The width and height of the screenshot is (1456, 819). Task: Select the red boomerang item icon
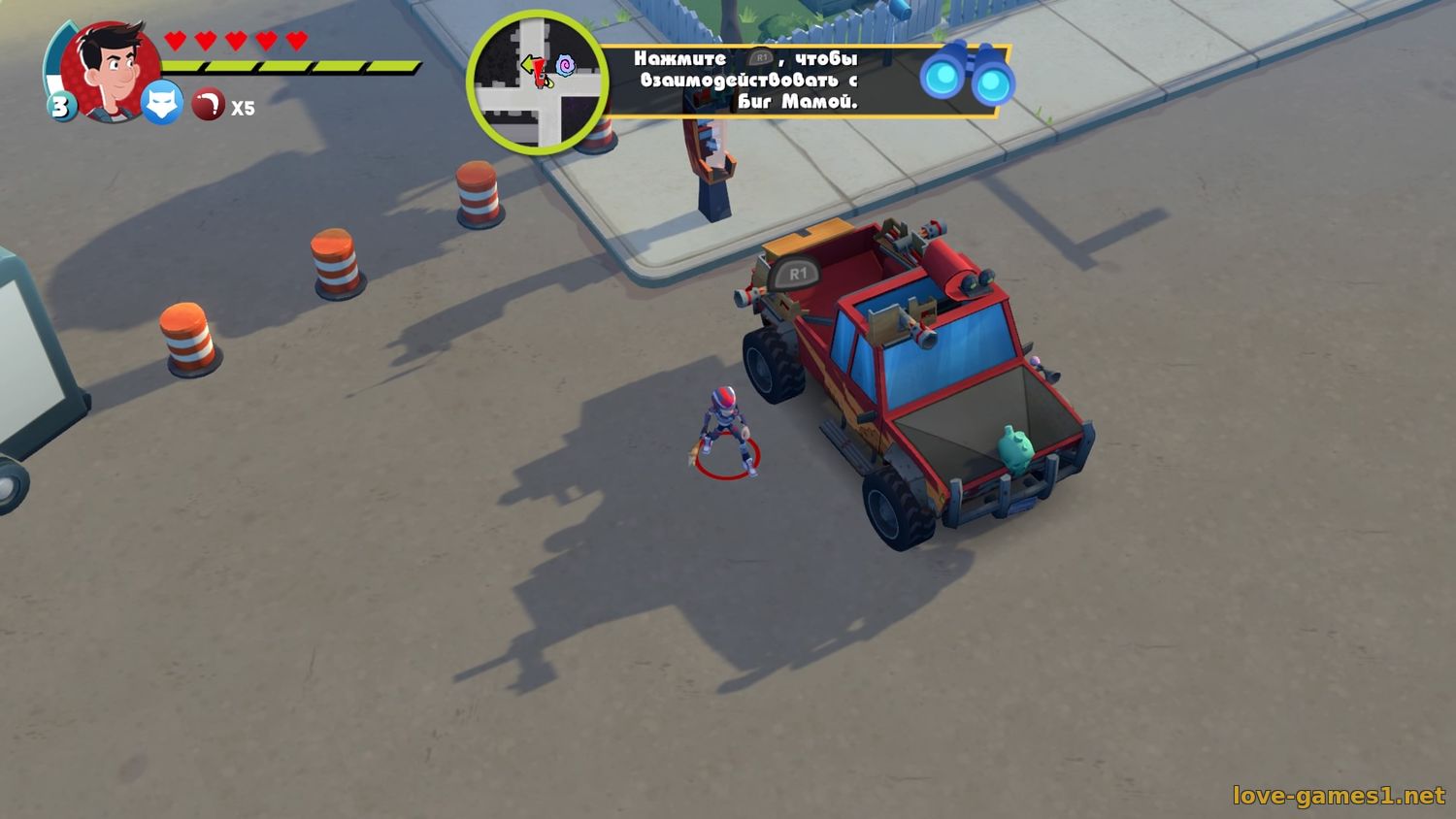(208, 105)
